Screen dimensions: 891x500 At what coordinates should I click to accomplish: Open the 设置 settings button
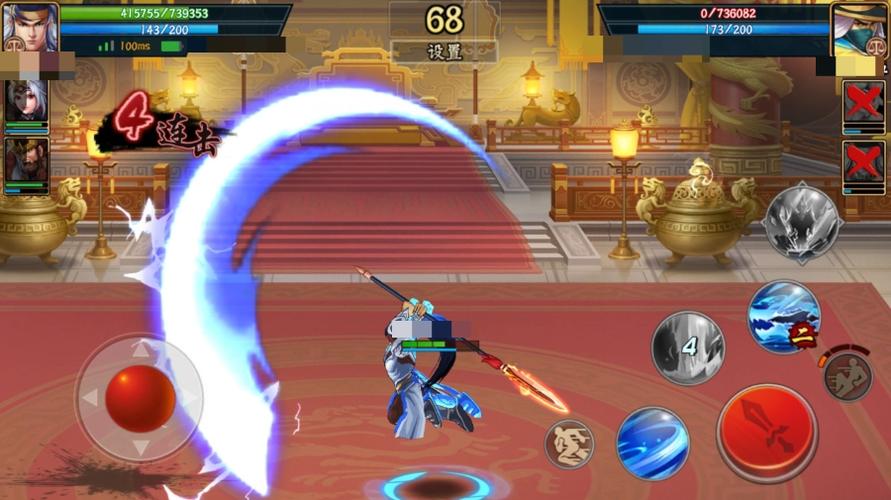click(x=445, y=52)
